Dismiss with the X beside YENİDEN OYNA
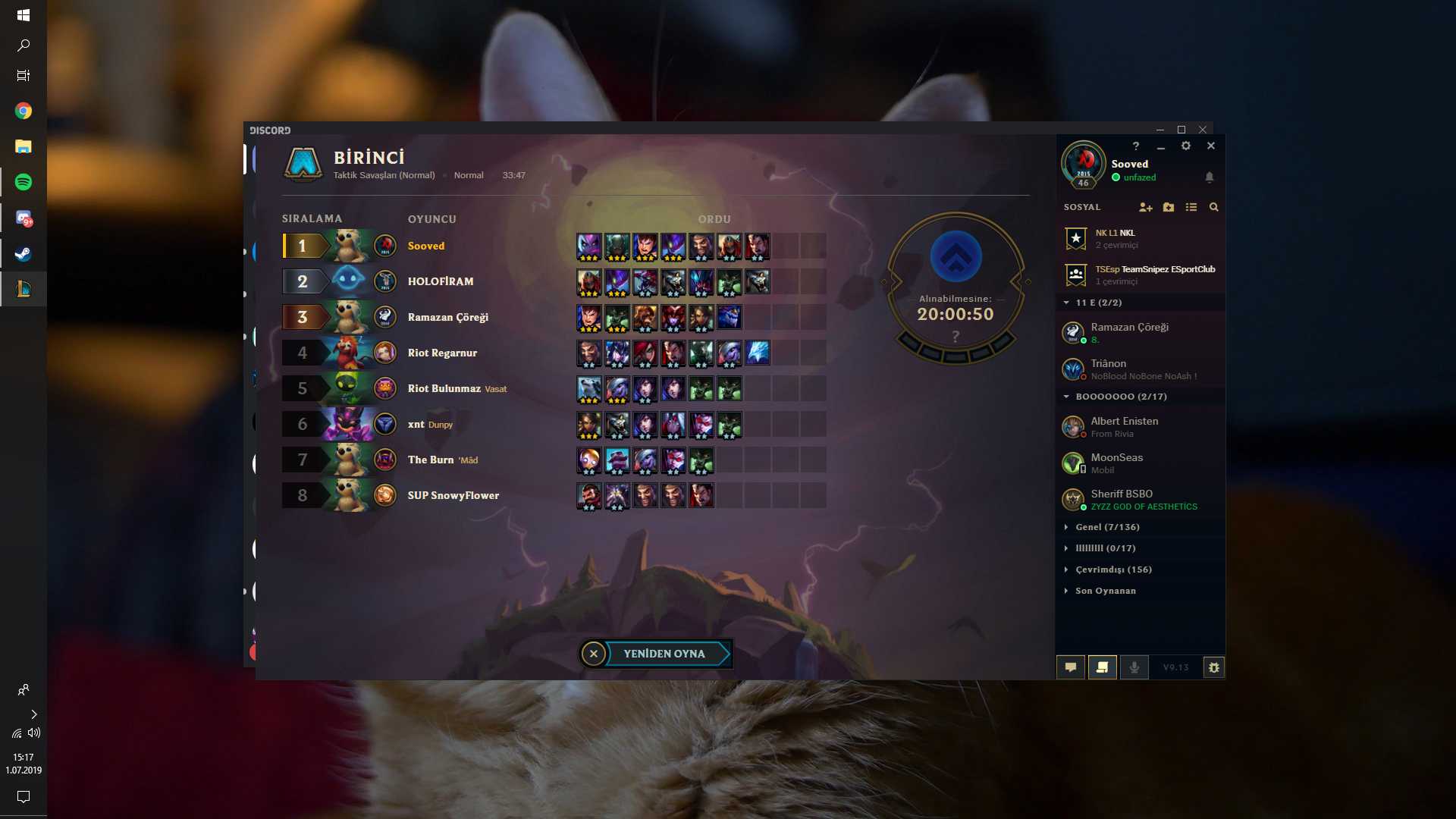This screenshot has height=819, width=1456. [594, 654]
